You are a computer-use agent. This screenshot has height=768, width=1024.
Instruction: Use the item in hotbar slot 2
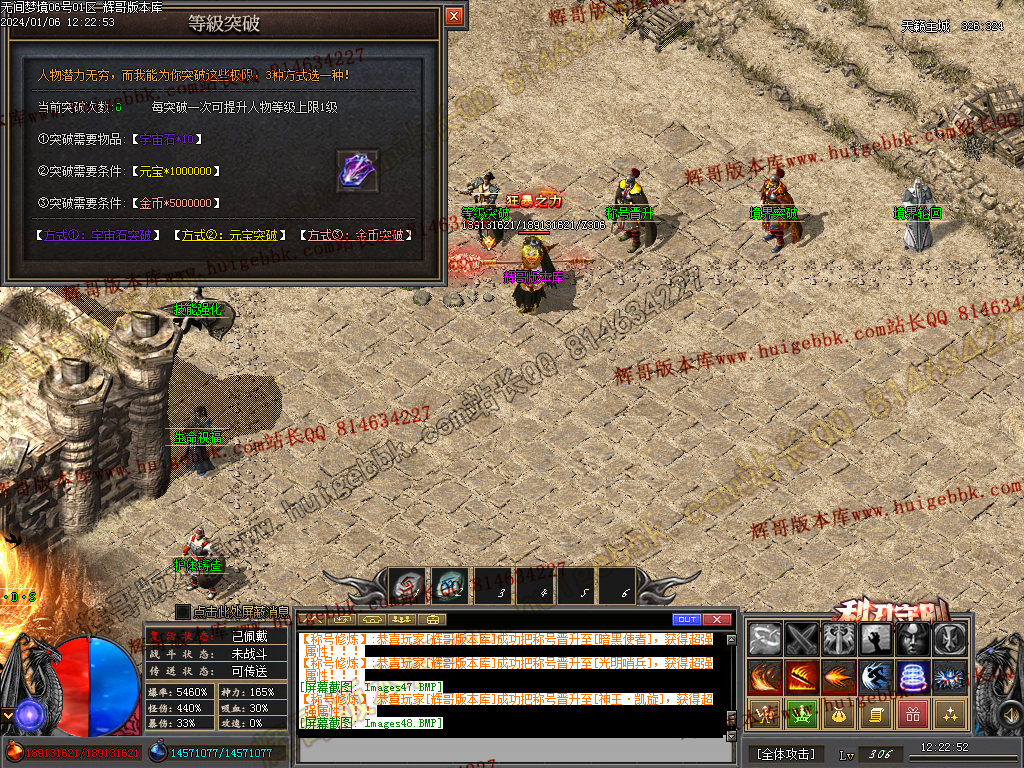point(449,587)
